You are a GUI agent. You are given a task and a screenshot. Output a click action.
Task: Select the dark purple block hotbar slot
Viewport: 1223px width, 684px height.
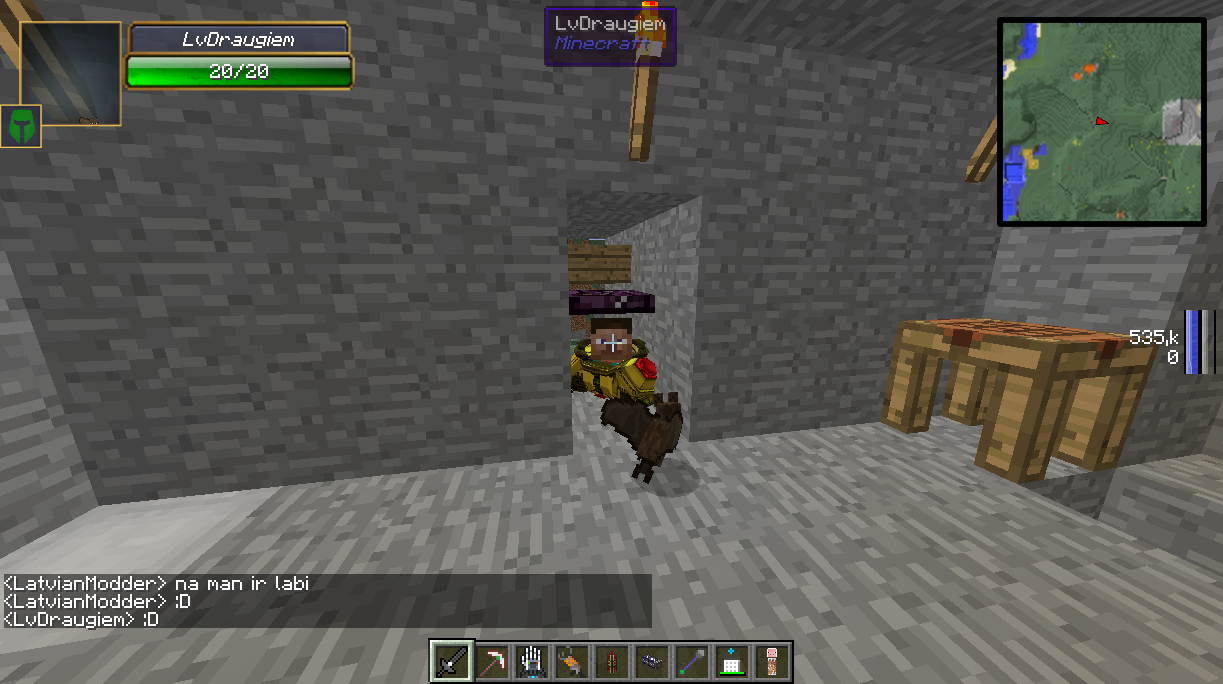pos(651,661)
